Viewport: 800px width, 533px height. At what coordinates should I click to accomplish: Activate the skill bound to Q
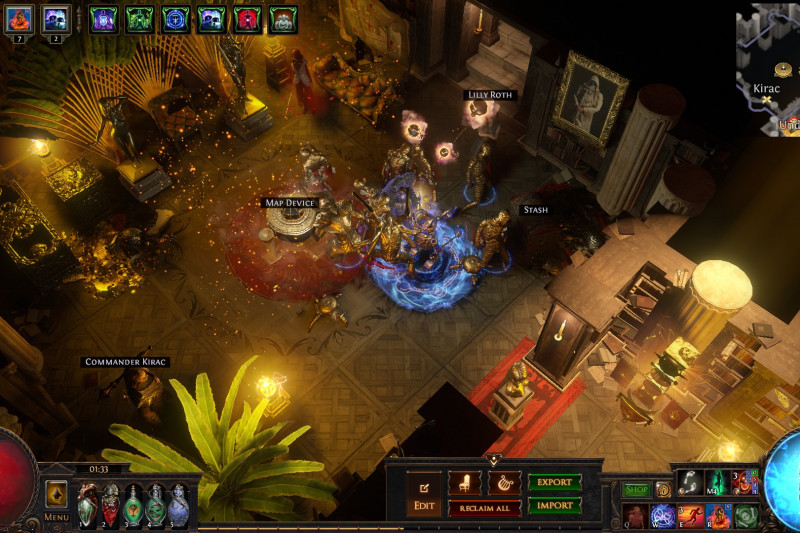[x=636, y=516]
